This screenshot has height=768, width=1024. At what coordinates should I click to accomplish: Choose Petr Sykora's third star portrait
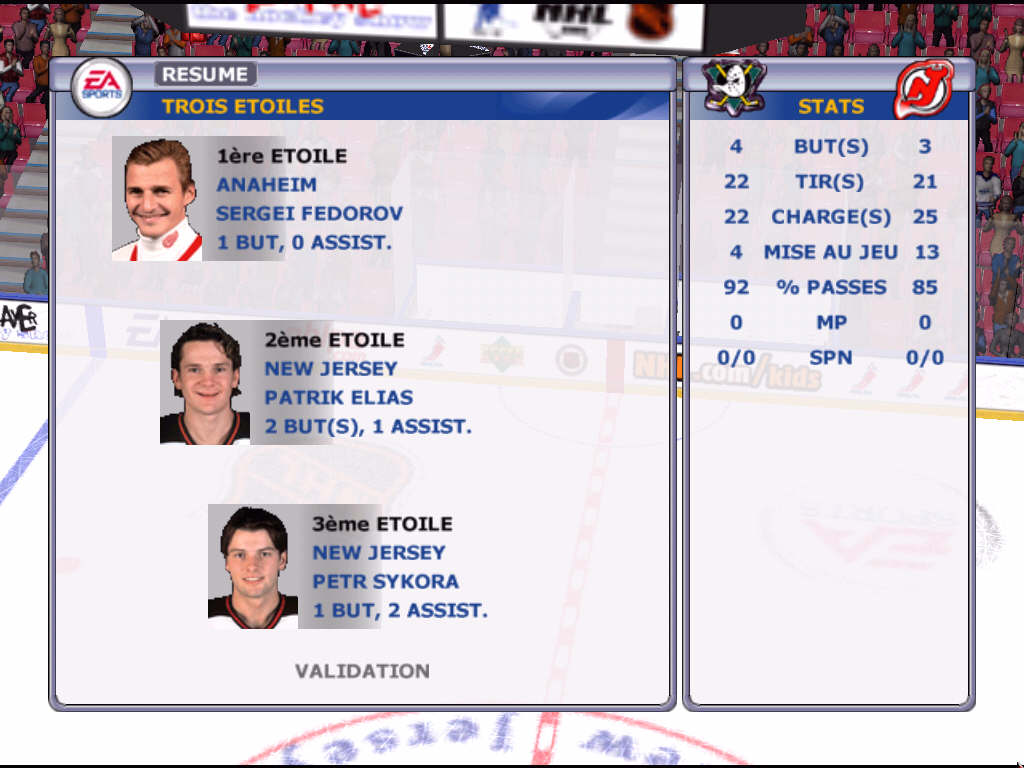(x=253, y=567)
